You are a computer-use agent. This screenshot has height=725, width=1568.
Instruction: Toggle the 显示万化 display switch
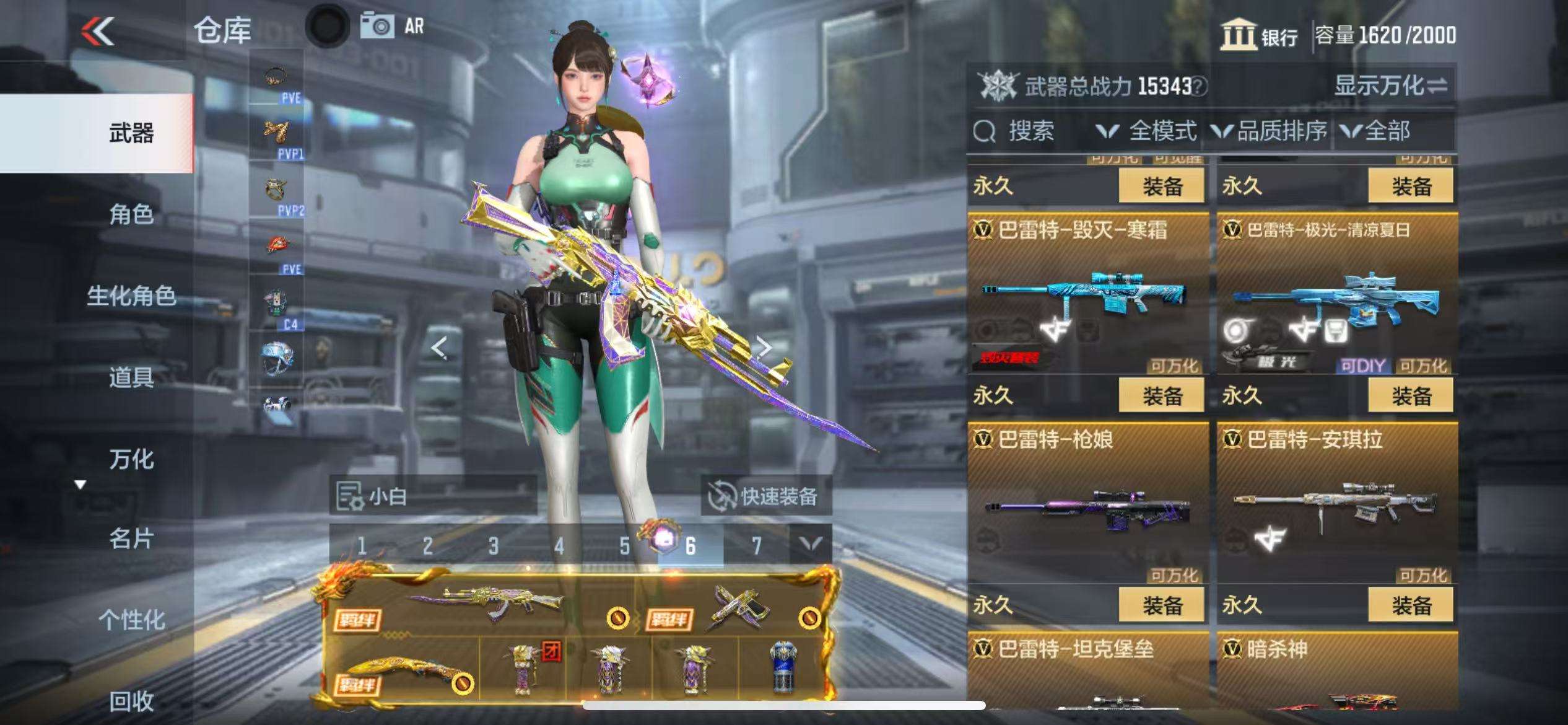[x=1390, y=86]
